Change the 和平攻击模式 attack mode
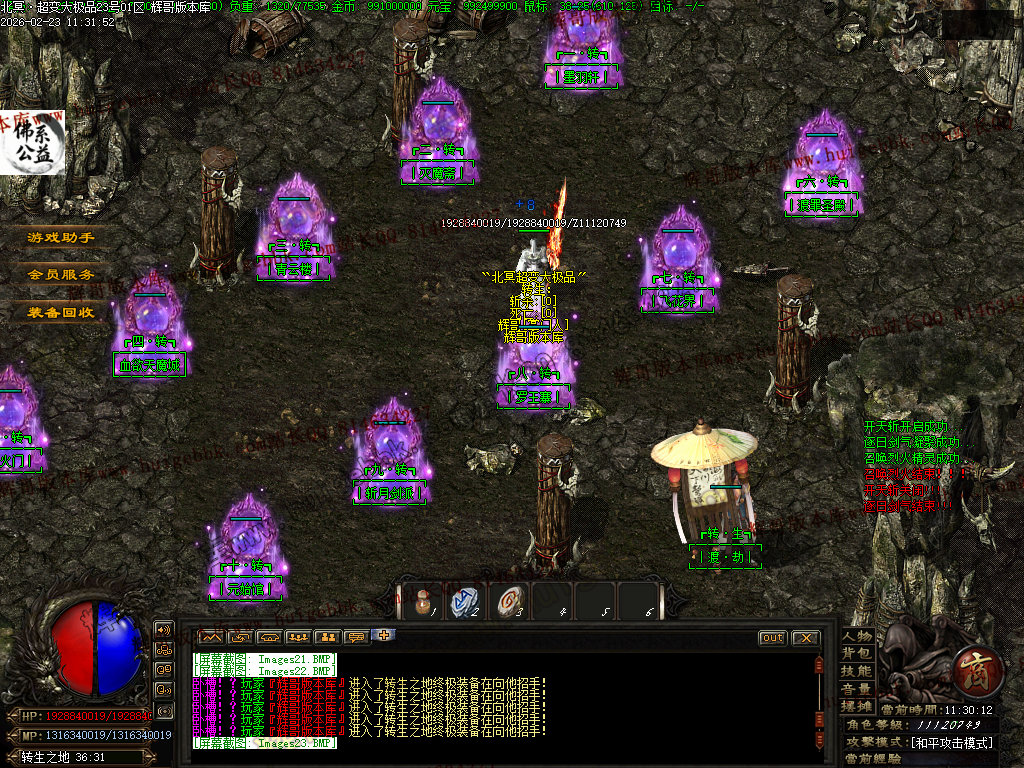Viewport: 1024px width, 768px height. (x=950, y=743)
